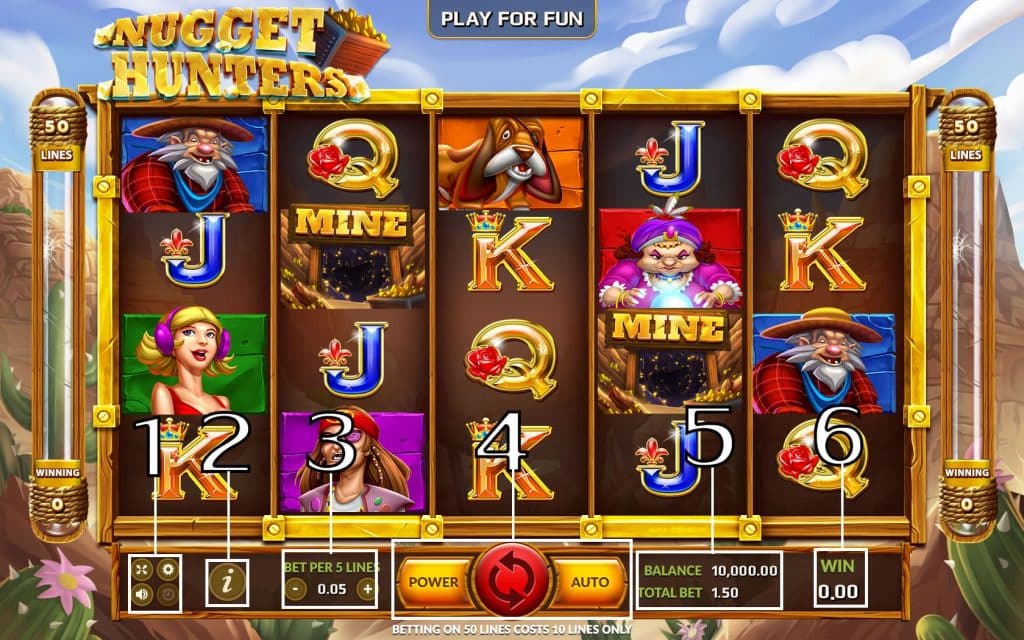This screenshot has height=640, width=1024.
Task: Spin the reels with the red button
Action: tap(512, 580)
